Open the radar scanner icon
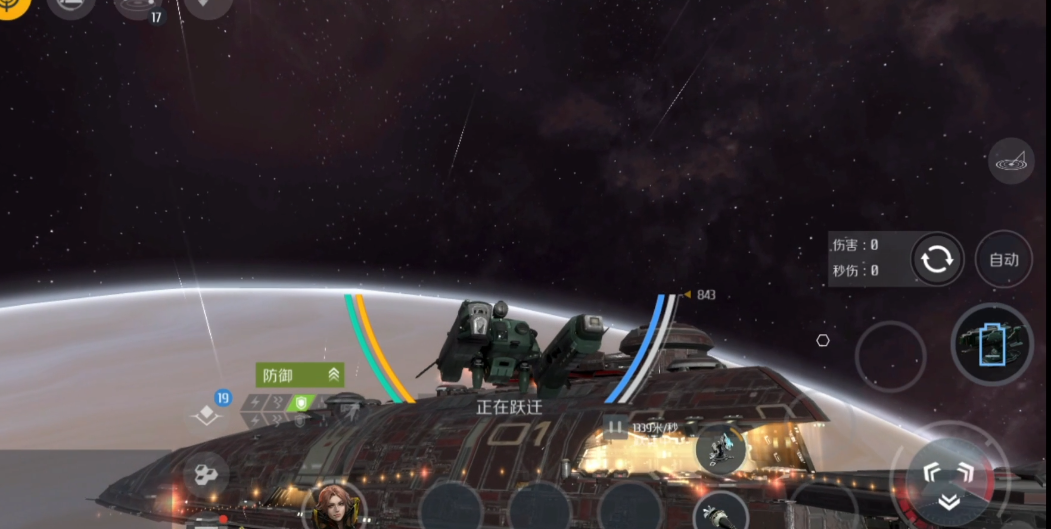 (1011, 159)
